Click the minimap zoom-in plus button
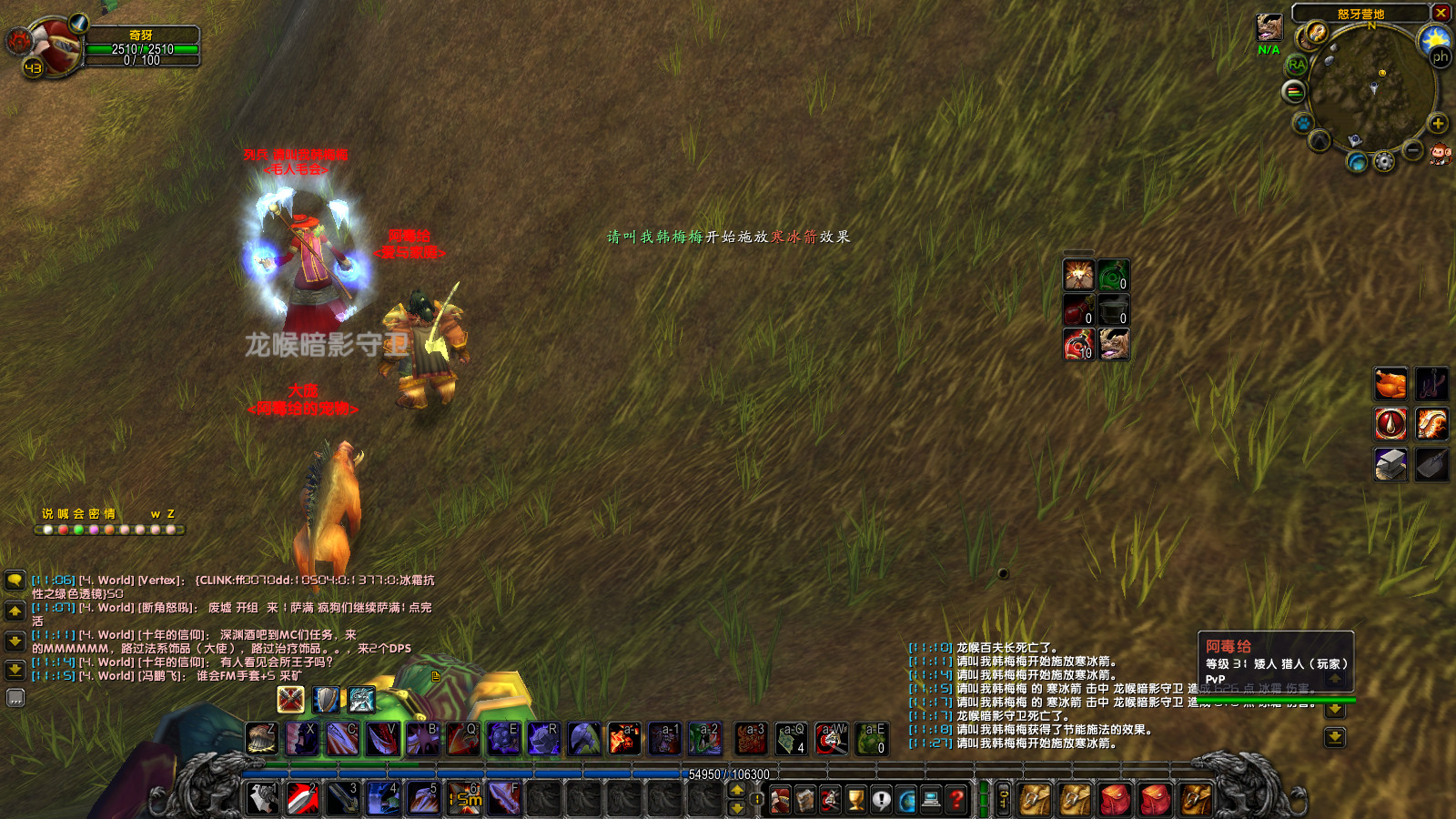 pyautogui.click(x=1438, y=122)
